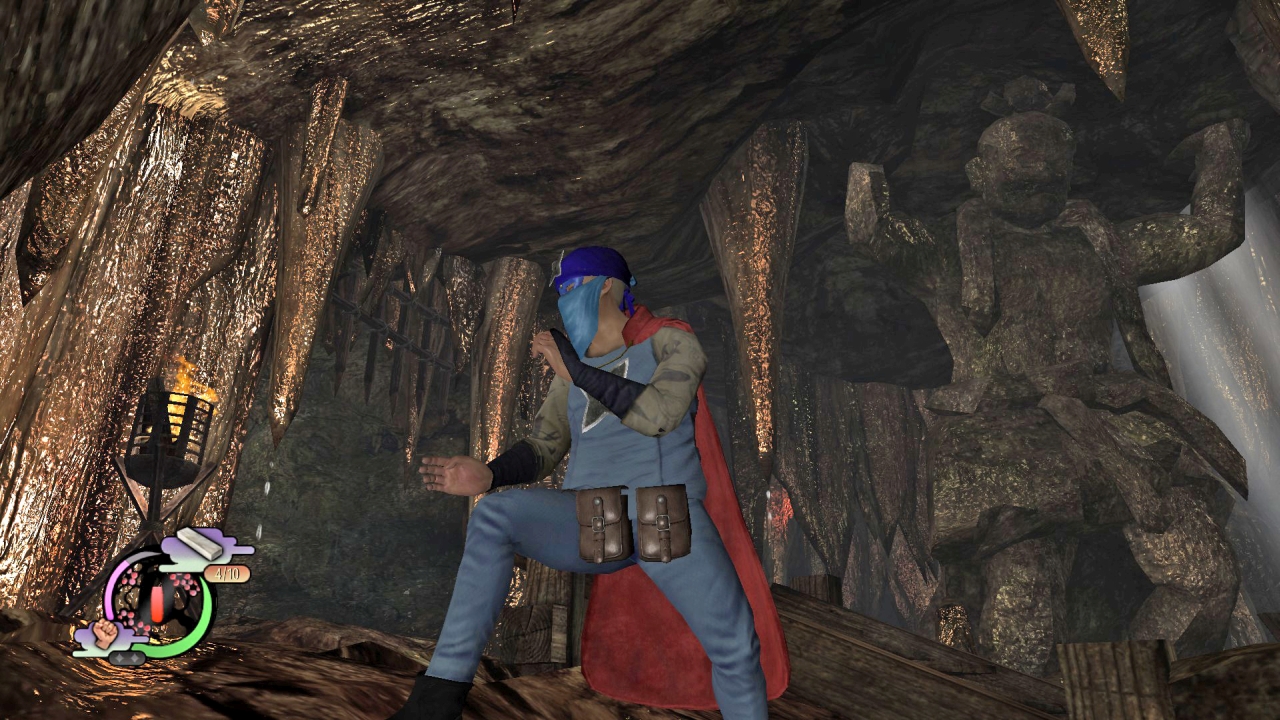Viewport: 1280px width, 720px height.
Task: Select the white bar item icon
Action: pos(200,543)
